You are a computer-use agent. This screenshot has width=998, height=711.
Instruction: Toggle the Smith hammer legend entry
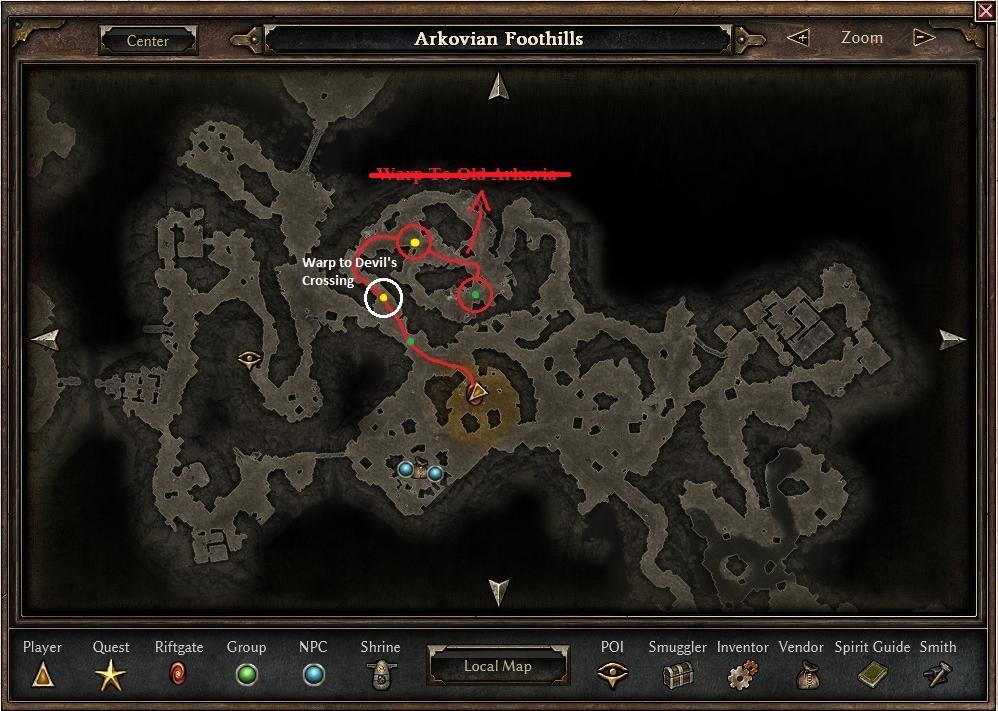(x=937, y=675)
